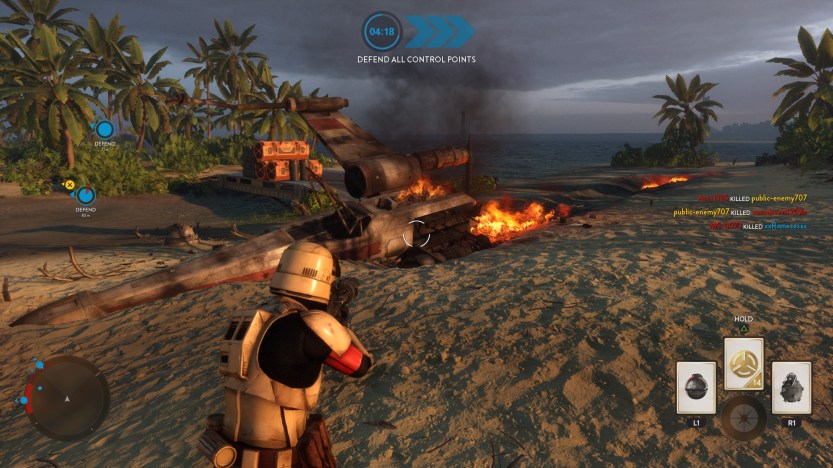Select the lower Defend control point marker
This screenshot has width=833, height=468.
click(x=86, y=194)
